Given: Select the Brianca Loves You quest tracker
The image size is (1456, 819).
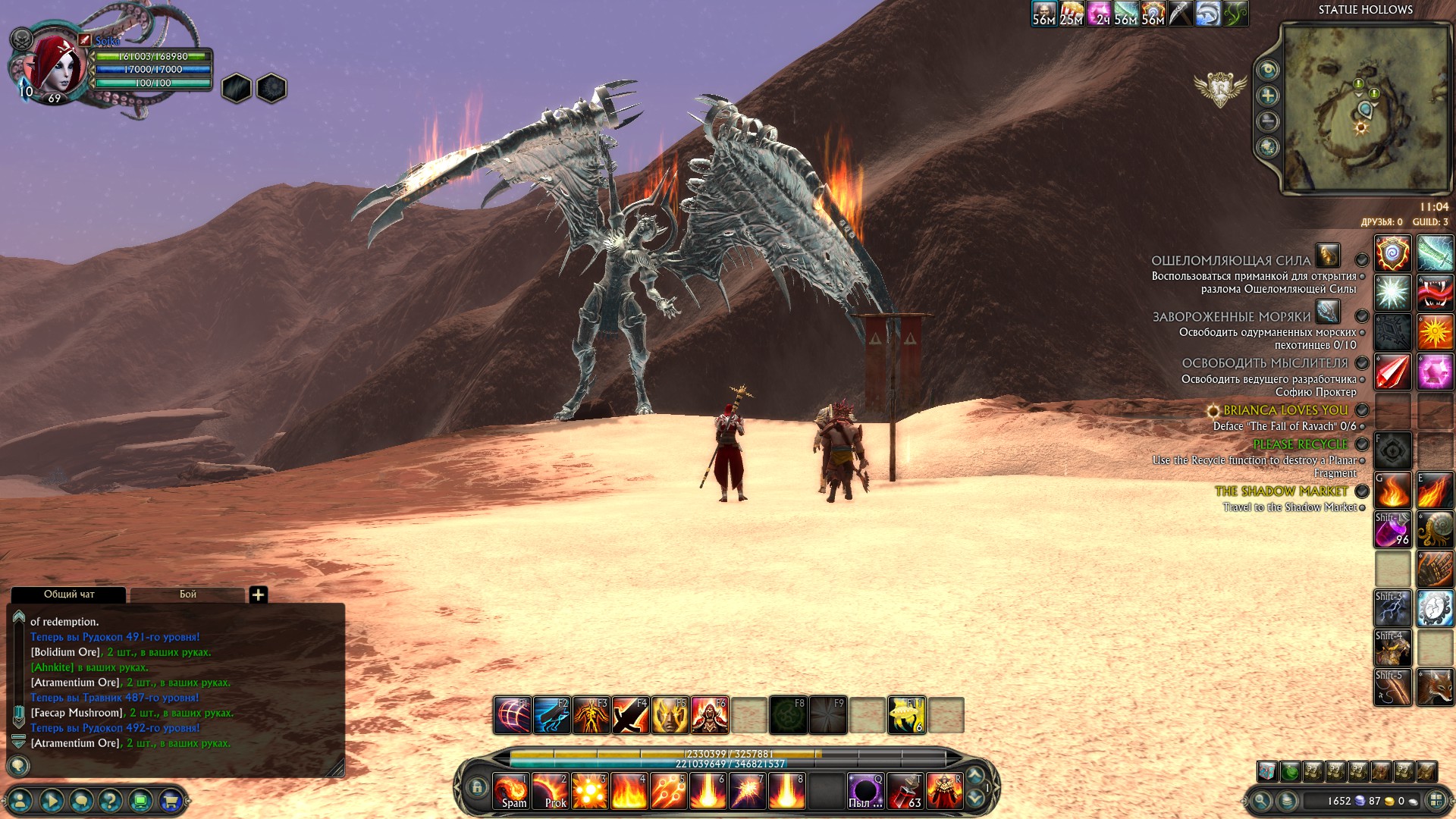Looking at the screenshot, I should tap(1285, 410).
